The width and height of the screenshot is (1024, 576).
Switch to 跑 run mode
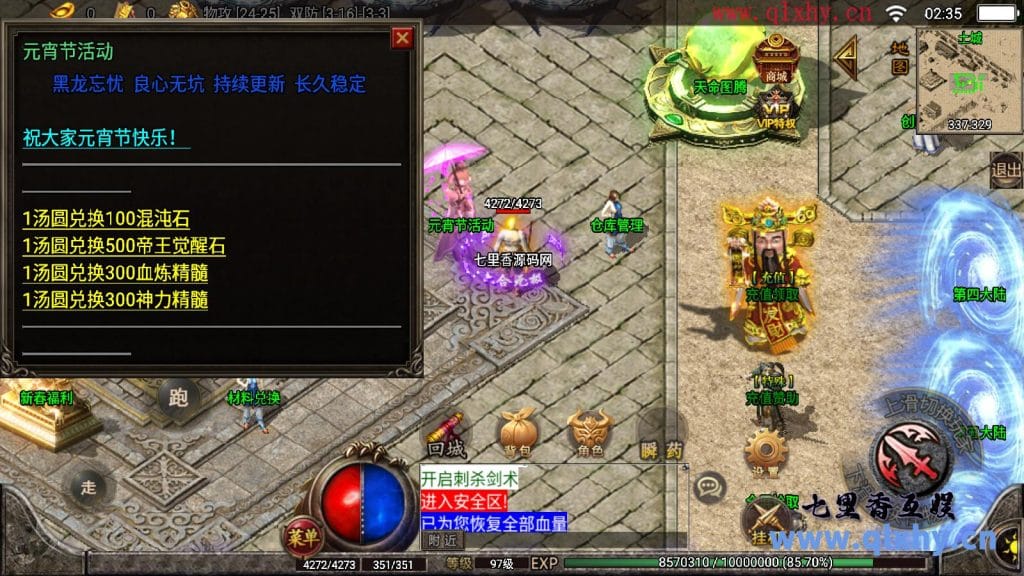pos(178,399)
